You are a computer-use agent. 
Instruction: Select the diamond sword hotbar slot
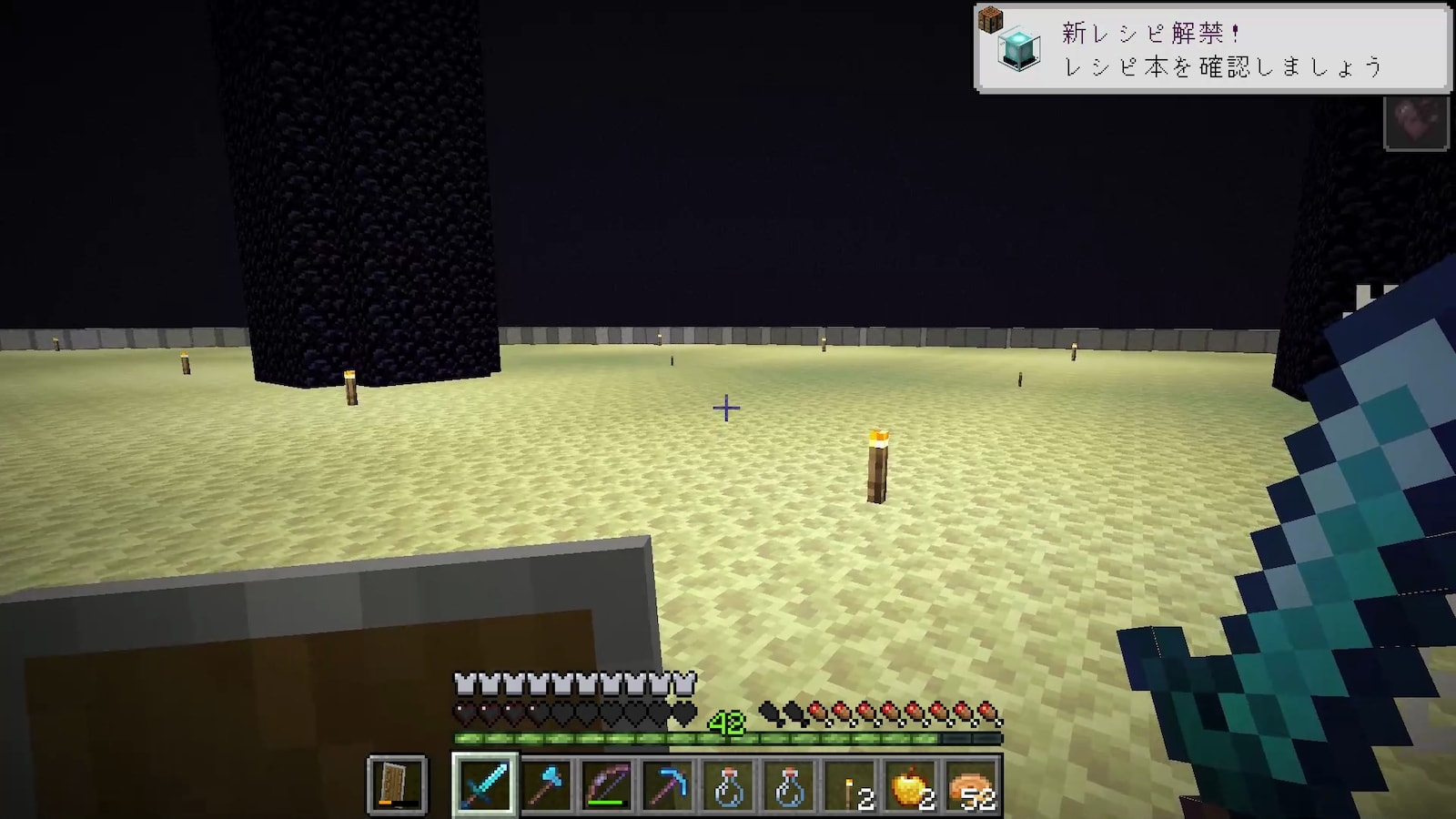(x=484, y=784)
